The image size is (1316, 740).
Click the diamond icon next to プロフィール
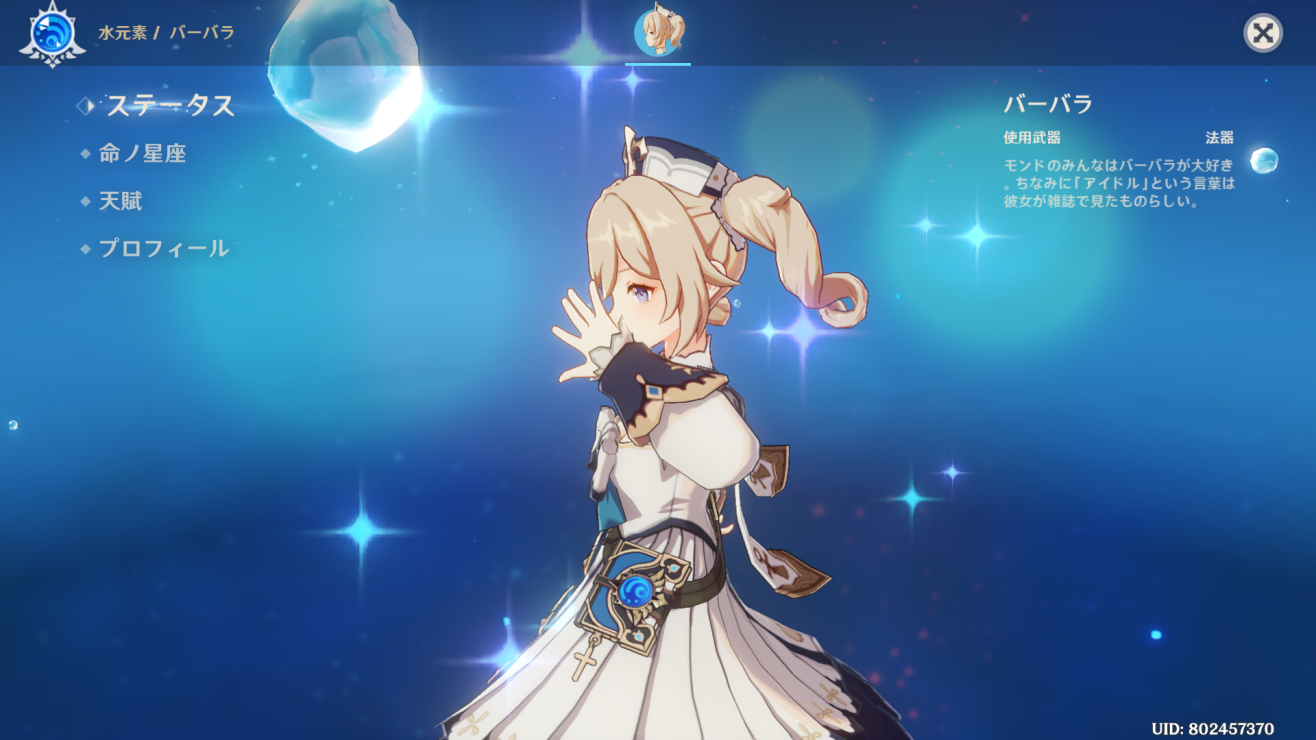coord(84,248)
